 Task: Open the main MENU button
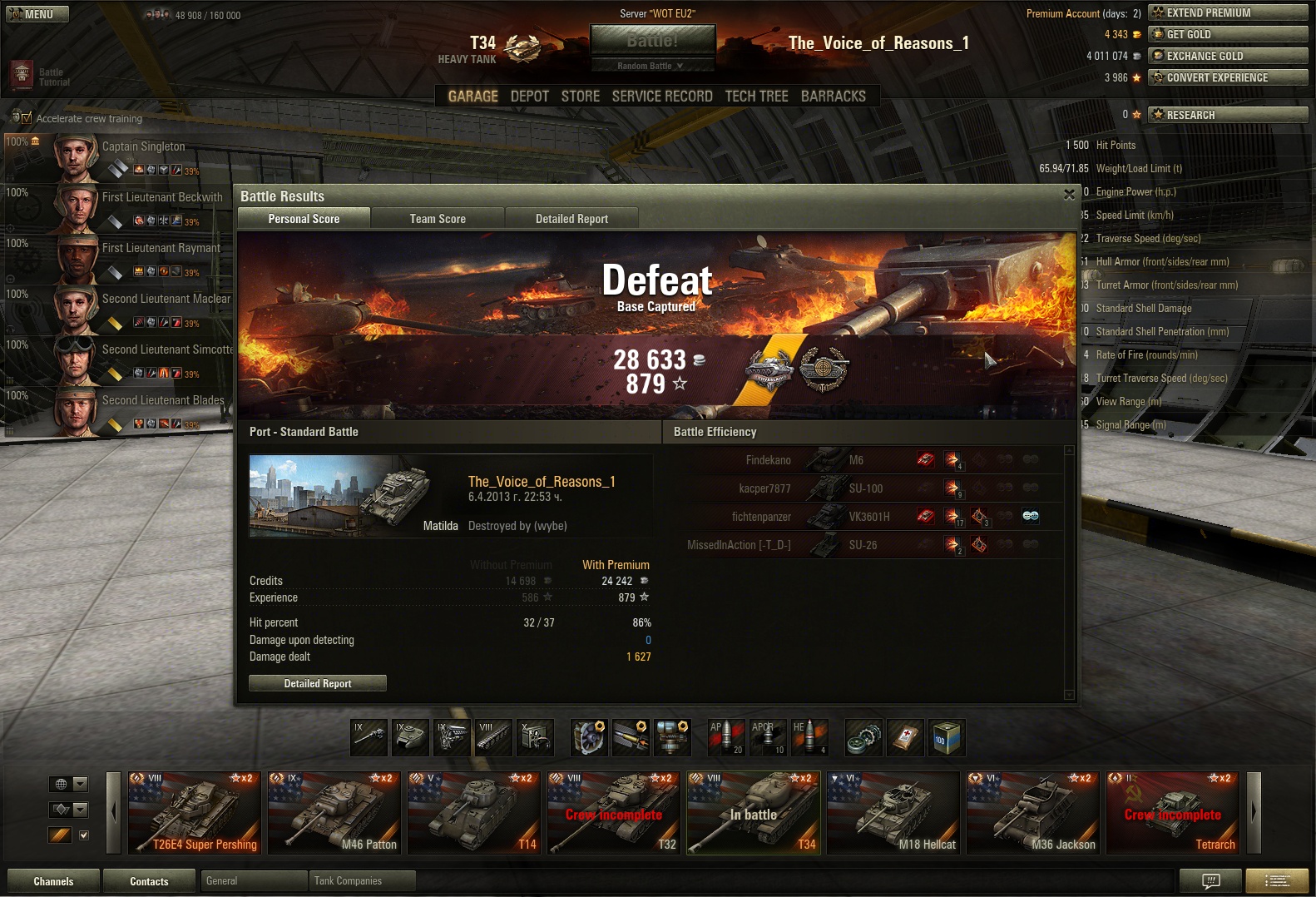coord(37,14)
